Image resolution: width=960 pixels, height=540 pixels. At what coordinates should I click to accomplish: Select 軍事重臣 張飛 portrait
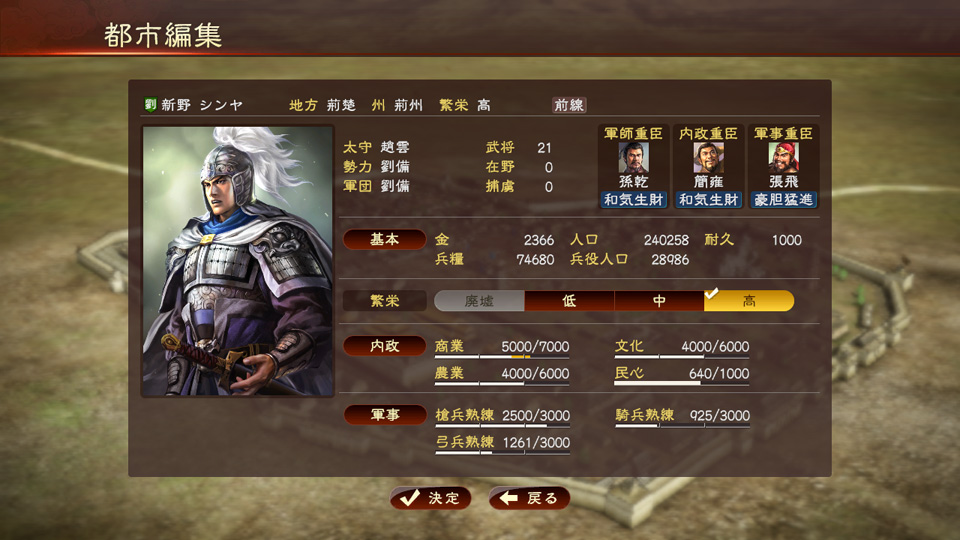click(783, 158)
